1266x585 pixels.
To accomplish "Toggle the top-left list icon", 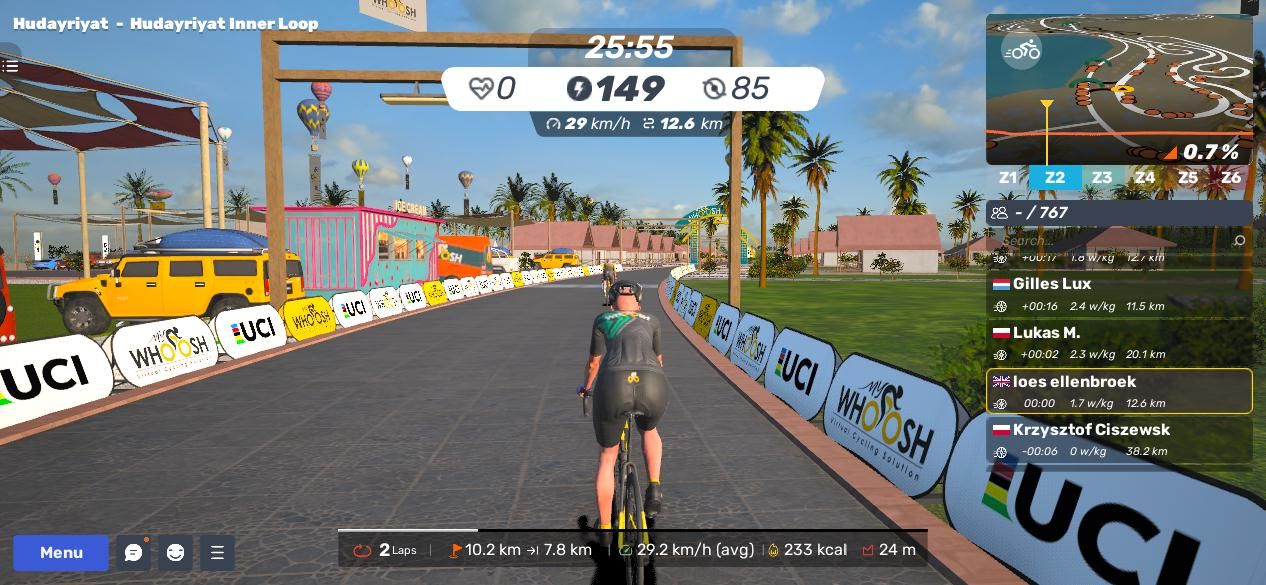I will [x=10, y=66].
